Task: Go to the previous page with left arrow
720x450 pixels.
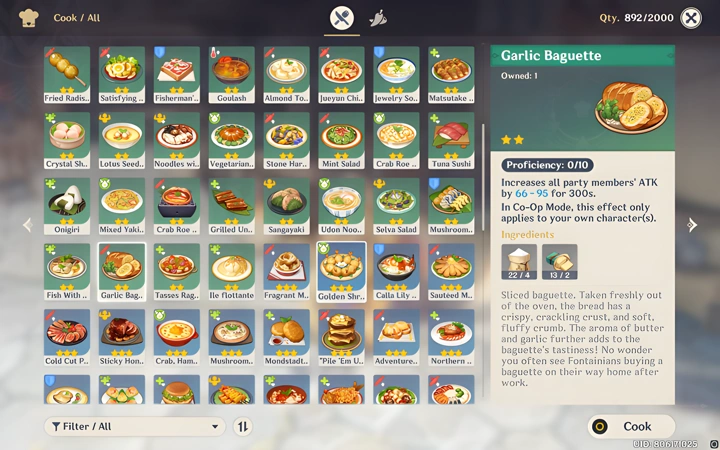Action: (27, 225)
